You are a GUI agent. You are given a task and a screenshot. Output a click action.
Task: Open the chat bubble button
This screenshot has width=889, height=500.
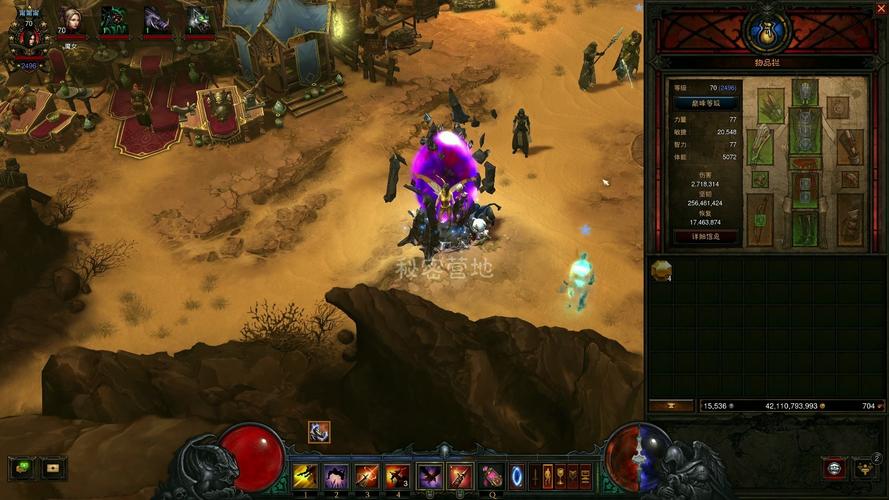click(x=20, y=467)
